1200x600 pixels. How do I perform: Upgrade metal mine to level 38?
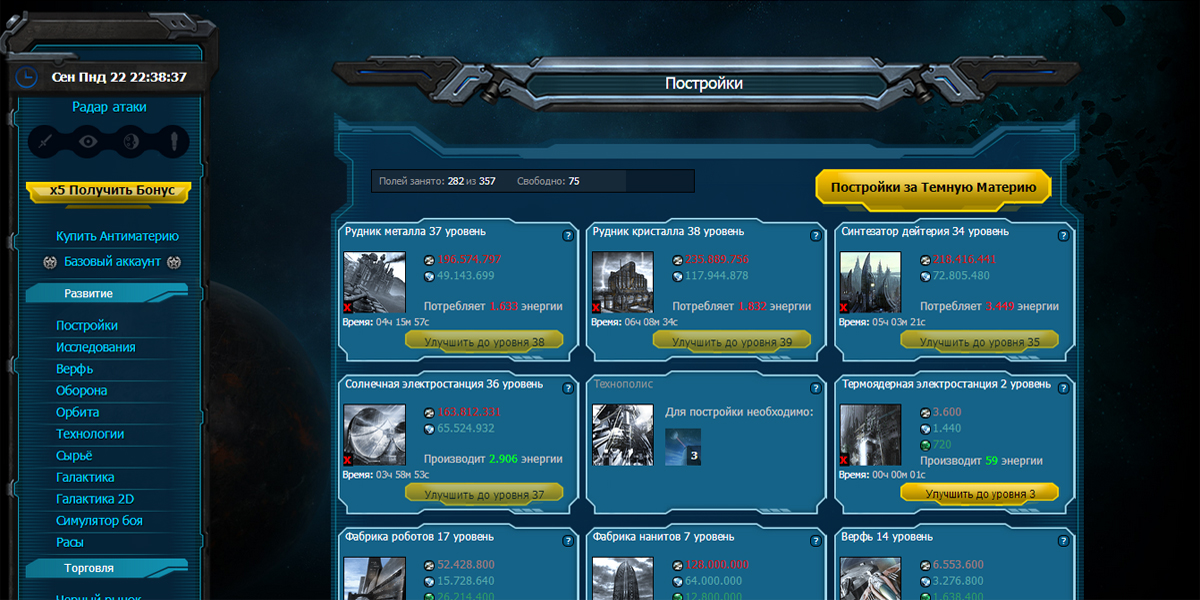[484, 342]
